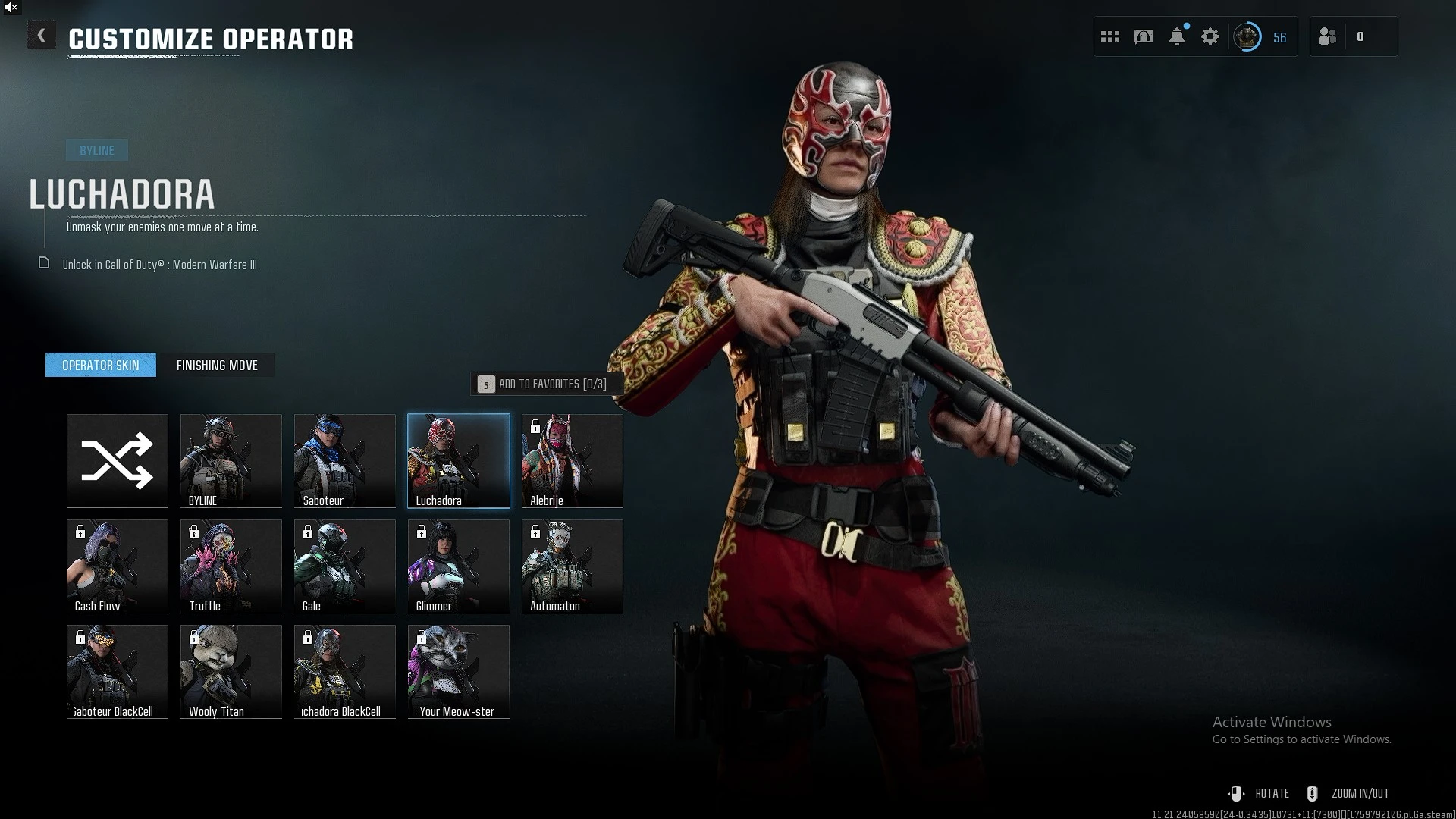Select the locked Alebrije skin
Image resolution: width=1456 pixels, height=819 pixels.
tap(573, 460)
